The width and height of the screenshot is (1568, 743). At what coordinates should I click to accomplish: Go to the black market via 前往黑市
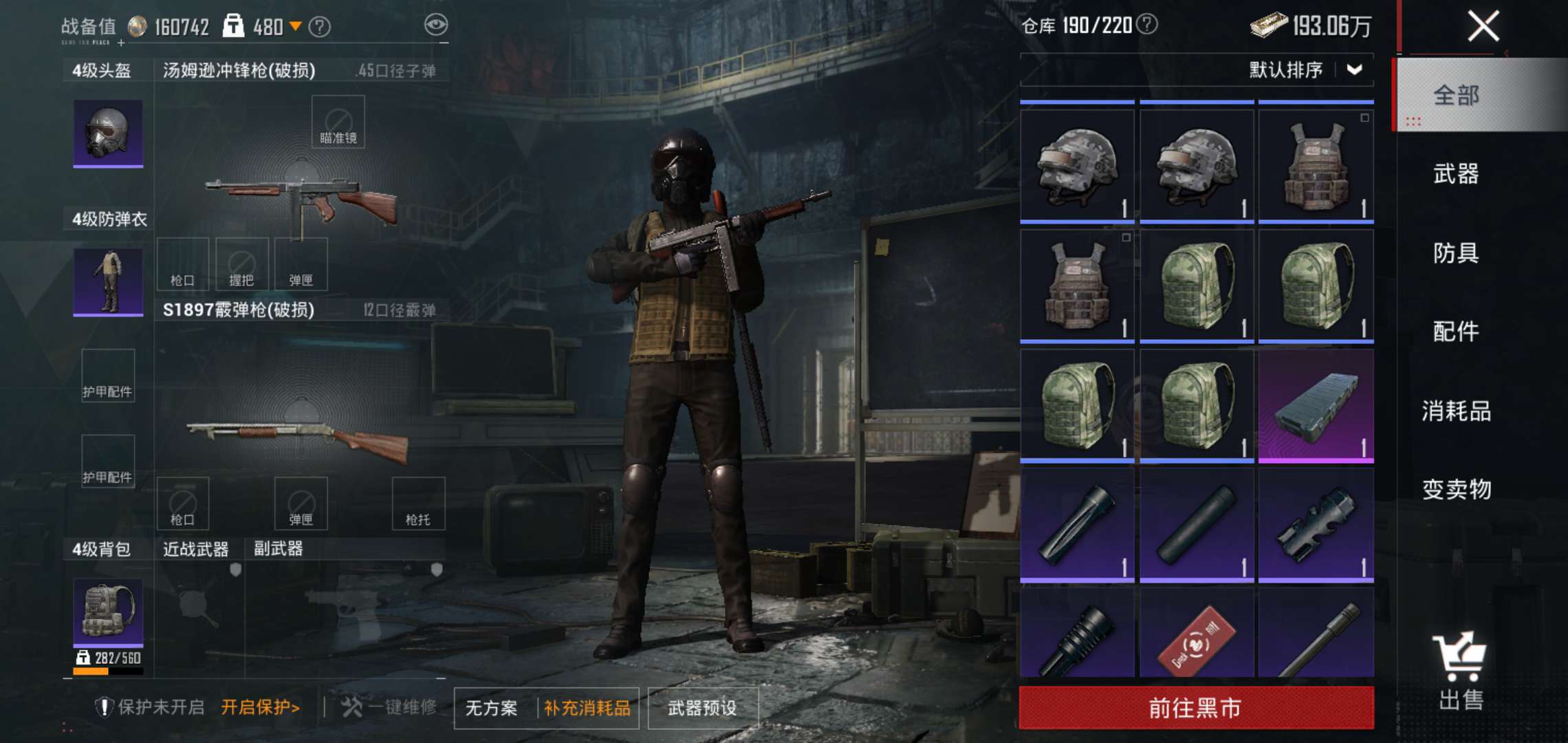(x=1196, y=707)
